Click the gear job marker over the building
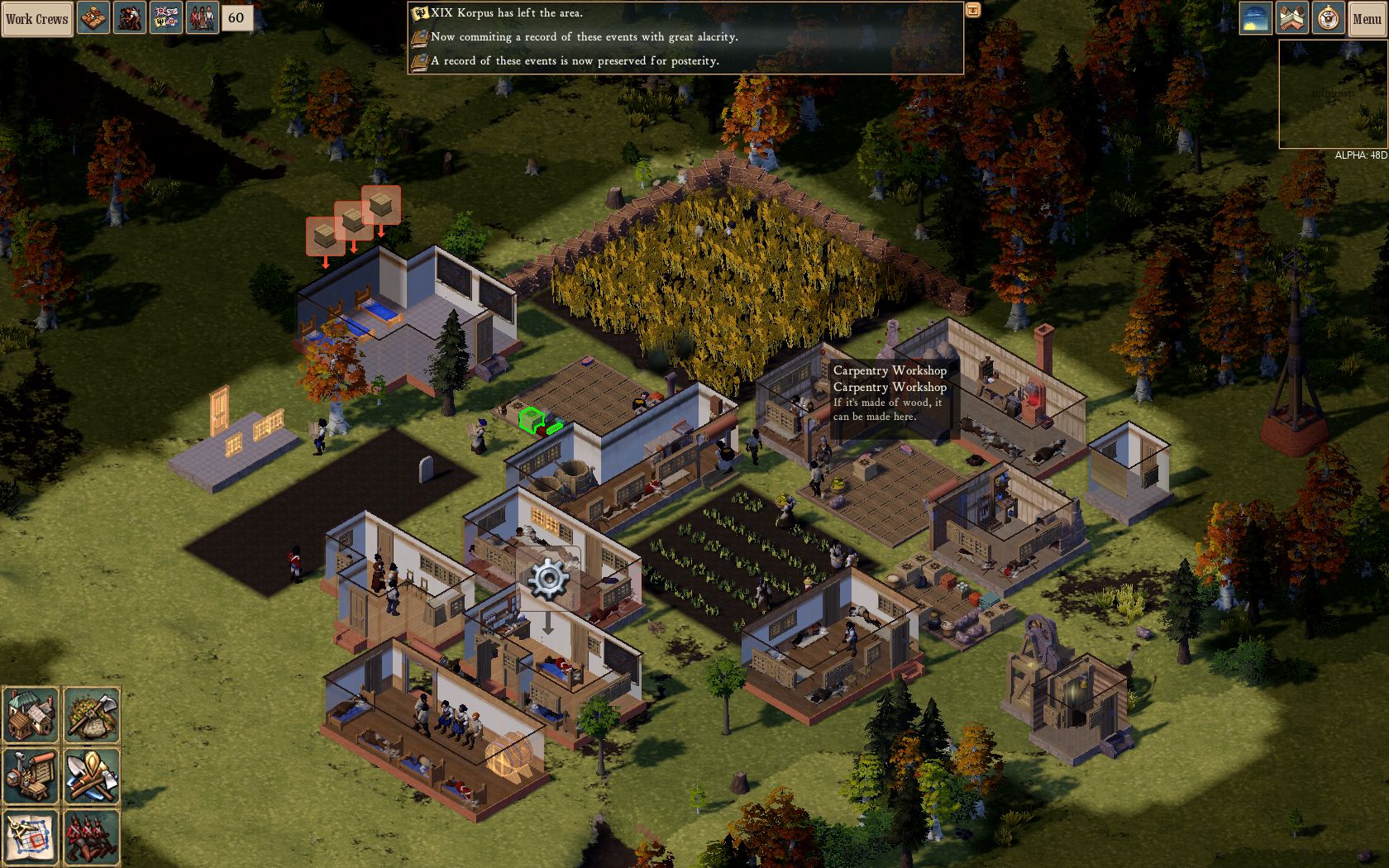 click(548, 579)
